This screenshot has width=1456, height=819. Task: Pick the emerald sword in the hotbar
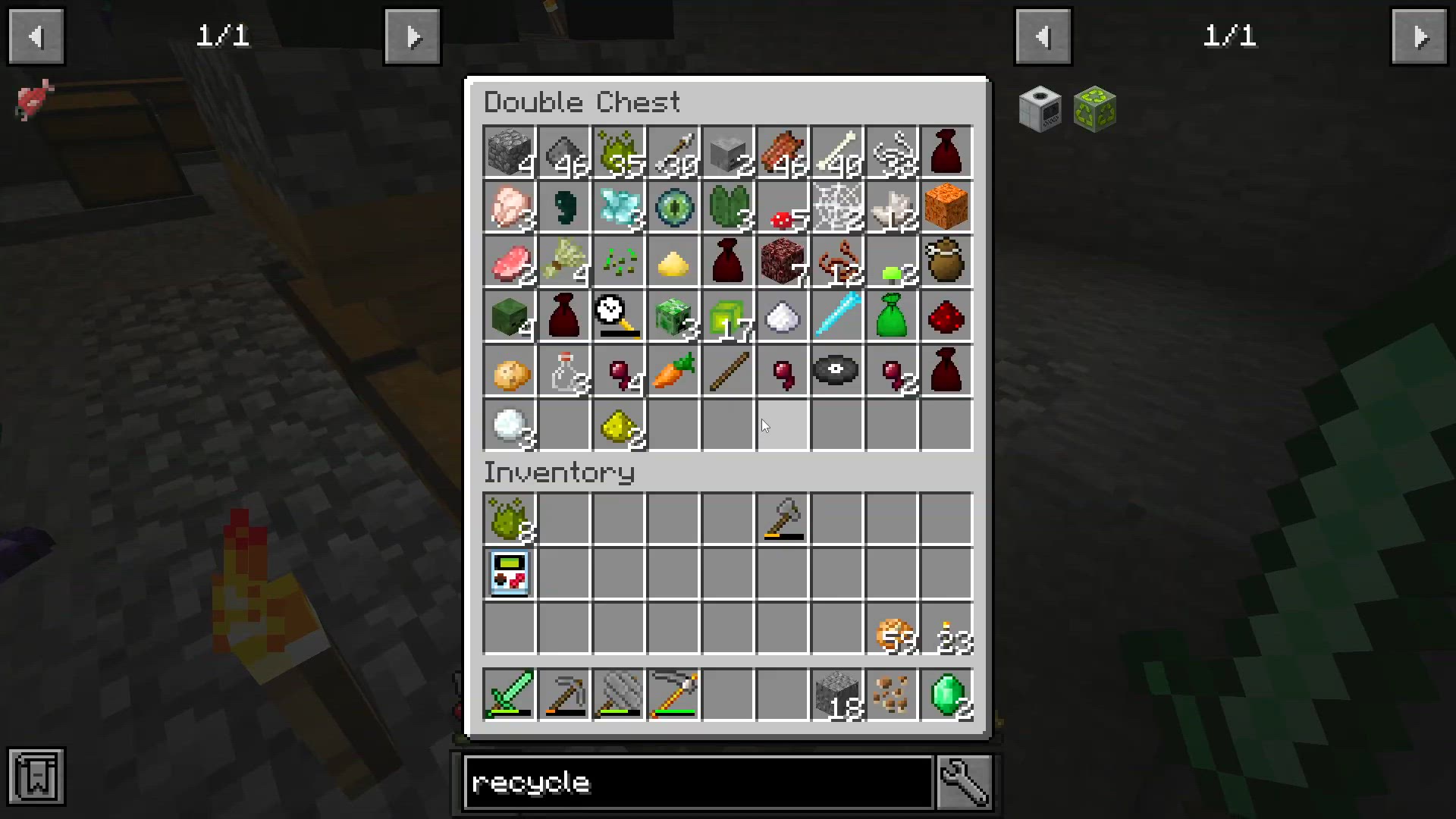(509, 694)
